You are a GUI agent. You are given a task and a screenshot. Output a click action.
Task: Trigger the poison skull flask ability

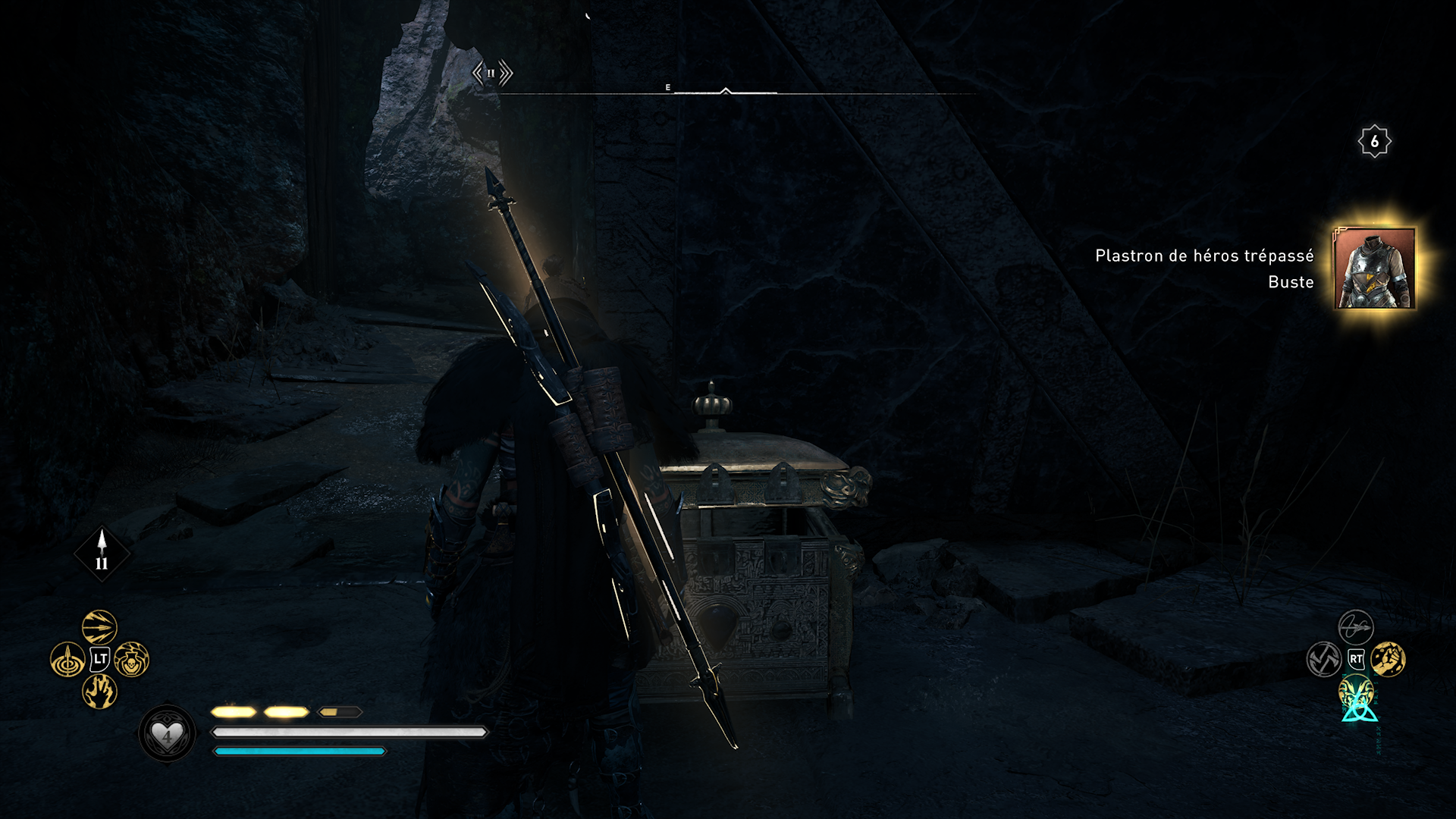pos(132,660)
